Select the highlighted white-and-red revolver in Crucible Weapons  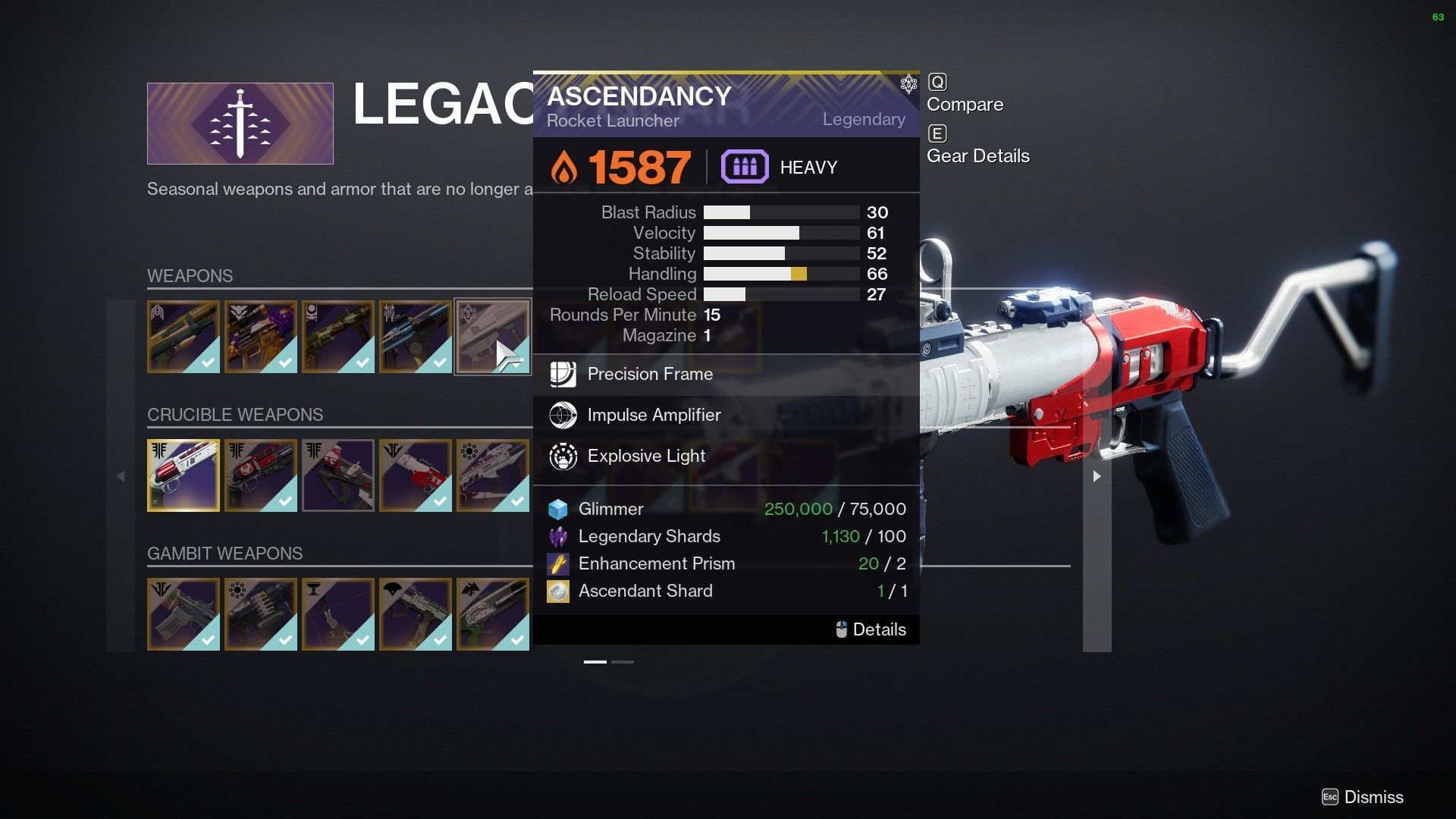[184, 475]
